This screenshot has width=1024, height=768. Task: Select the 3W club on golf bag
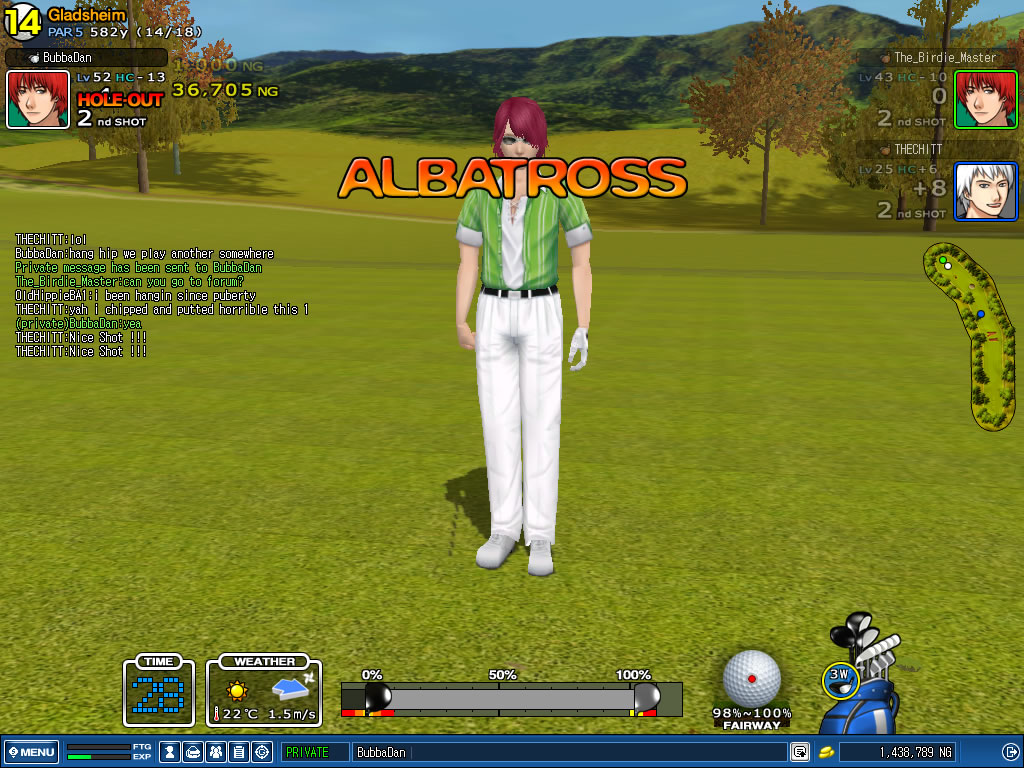(x=841, y=675)
